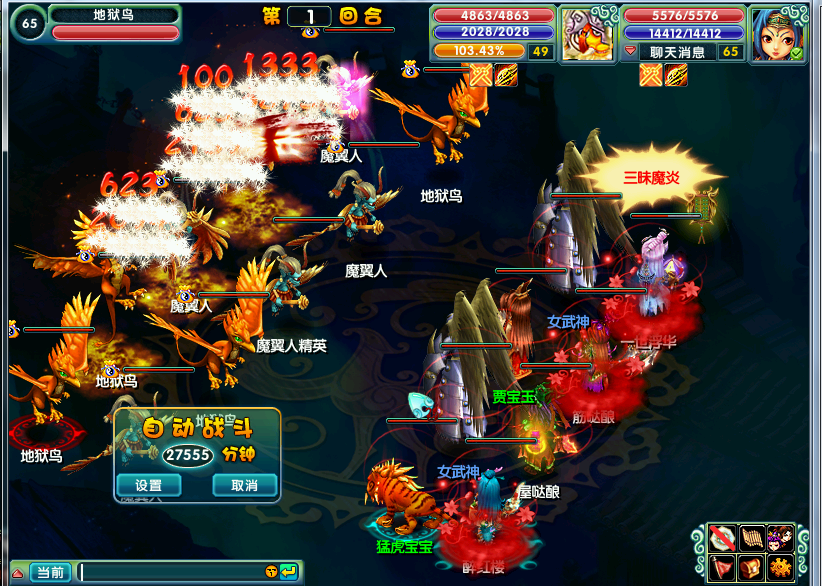The width and height of the screenshot is (822, 586).
Task: Open the treasure chest bag icon
Action: click(x=752, y=568)
